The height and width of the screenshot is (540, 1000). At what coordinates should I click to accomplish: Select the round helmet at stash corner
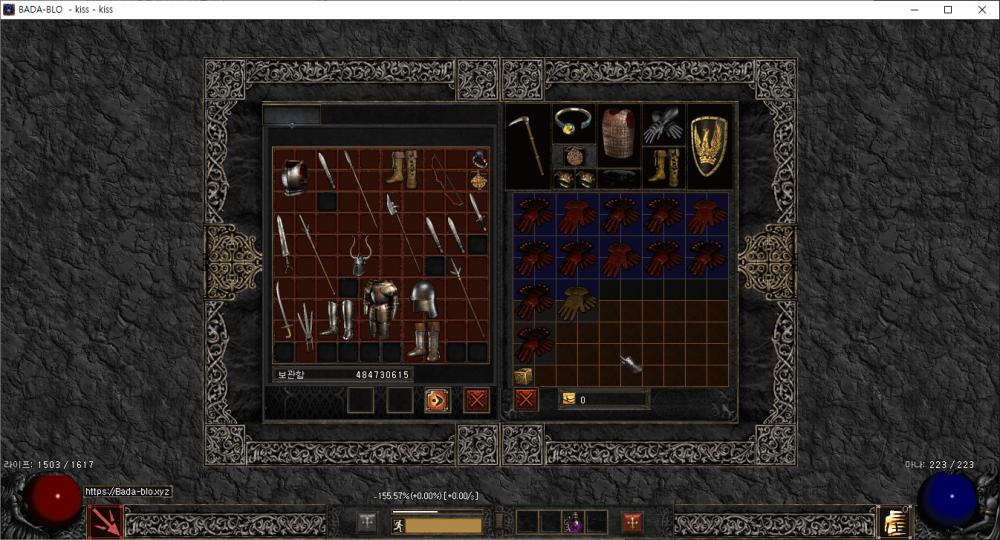pyautogui.click(x=293, y=177)
